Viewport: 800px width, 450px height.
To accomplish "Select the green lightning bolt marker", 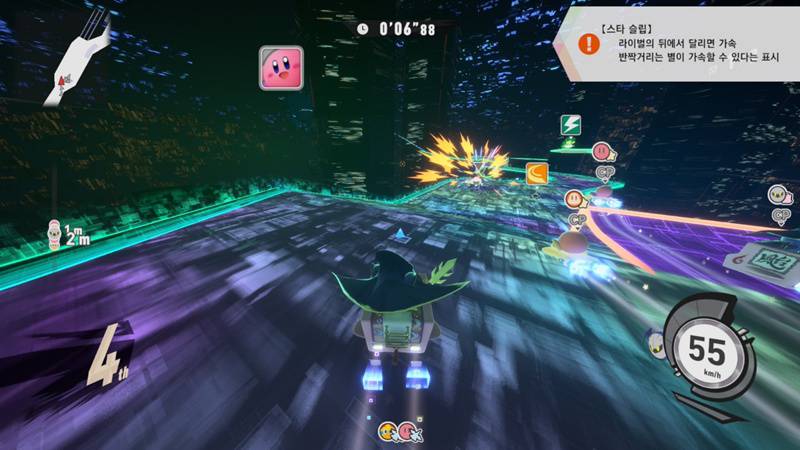I will point(571,126).
